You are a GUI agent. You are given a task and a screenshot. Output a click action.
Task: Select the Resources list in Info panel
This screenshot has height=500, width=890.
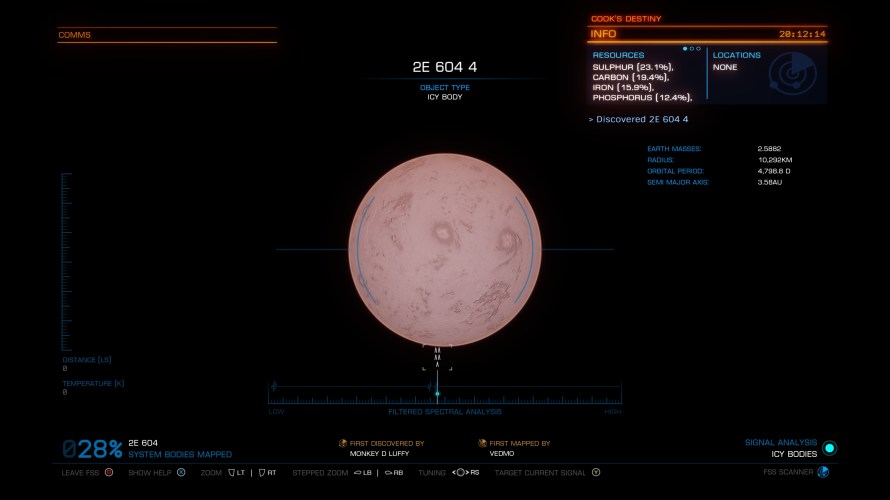point(644,77)
